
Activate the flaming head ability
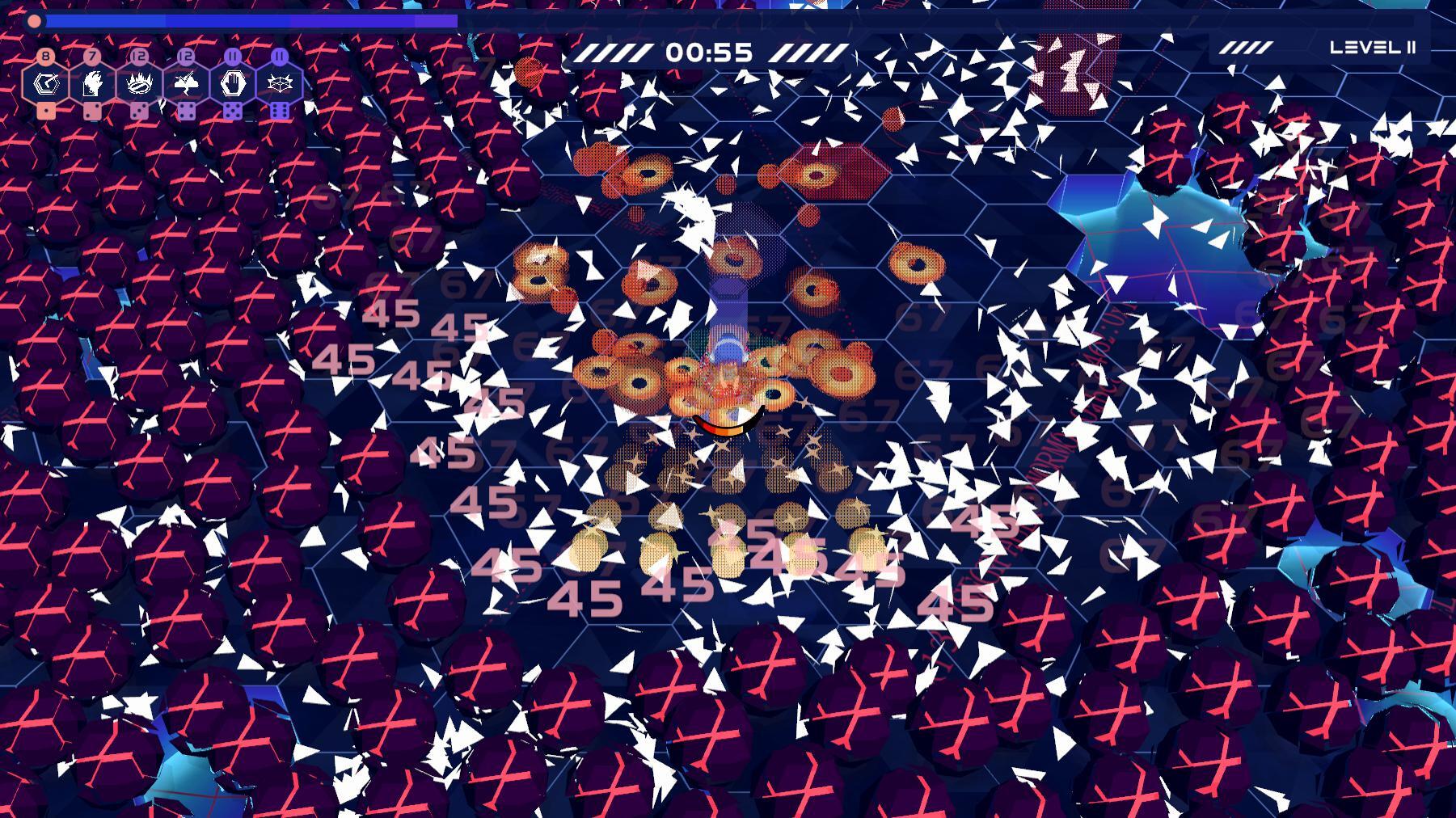pyautogui.click(x=91, y=83)
